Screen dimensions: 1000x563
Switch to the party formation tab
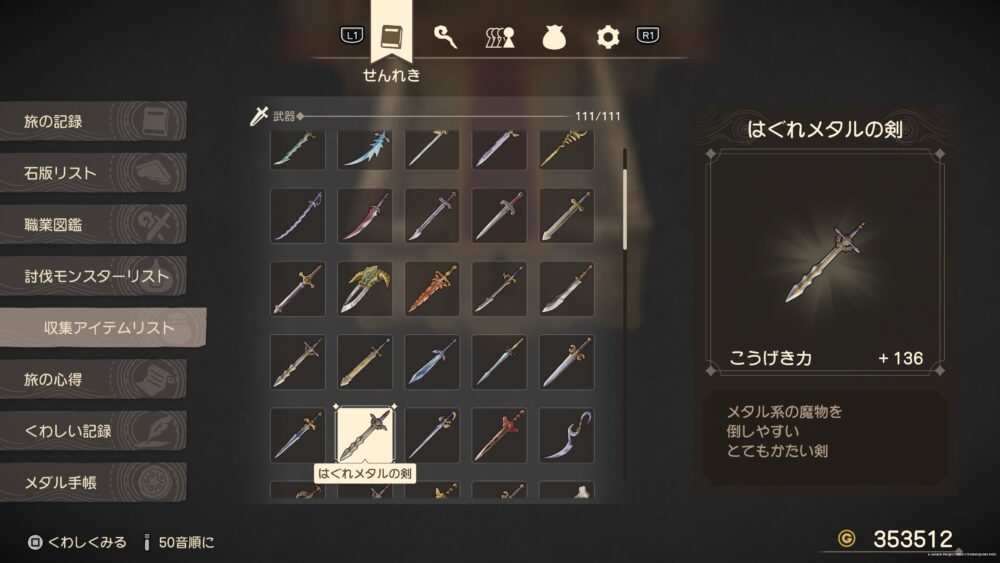point(500,38)
